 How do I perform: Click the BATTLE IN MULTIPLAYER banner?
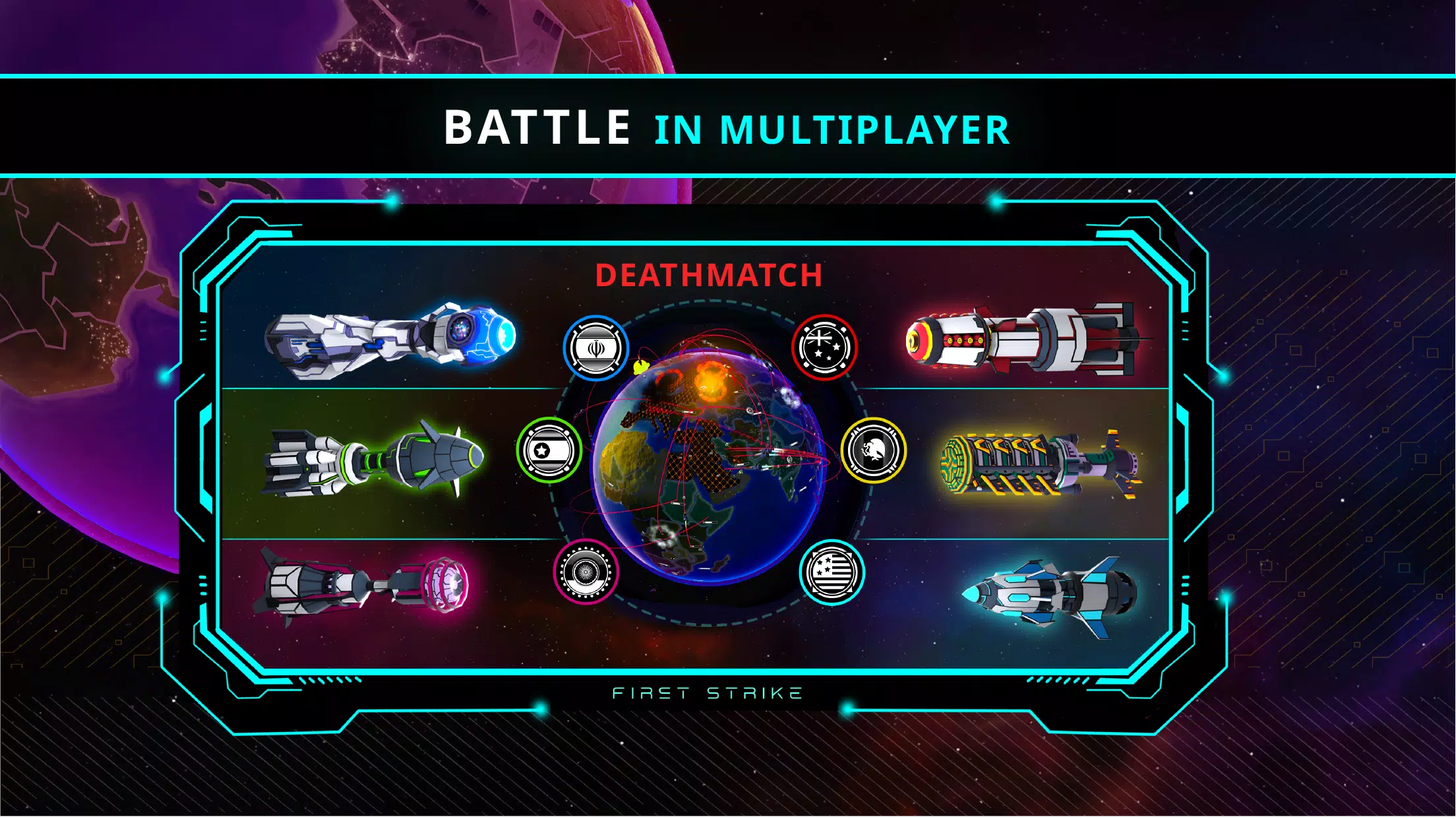point(725,125)
